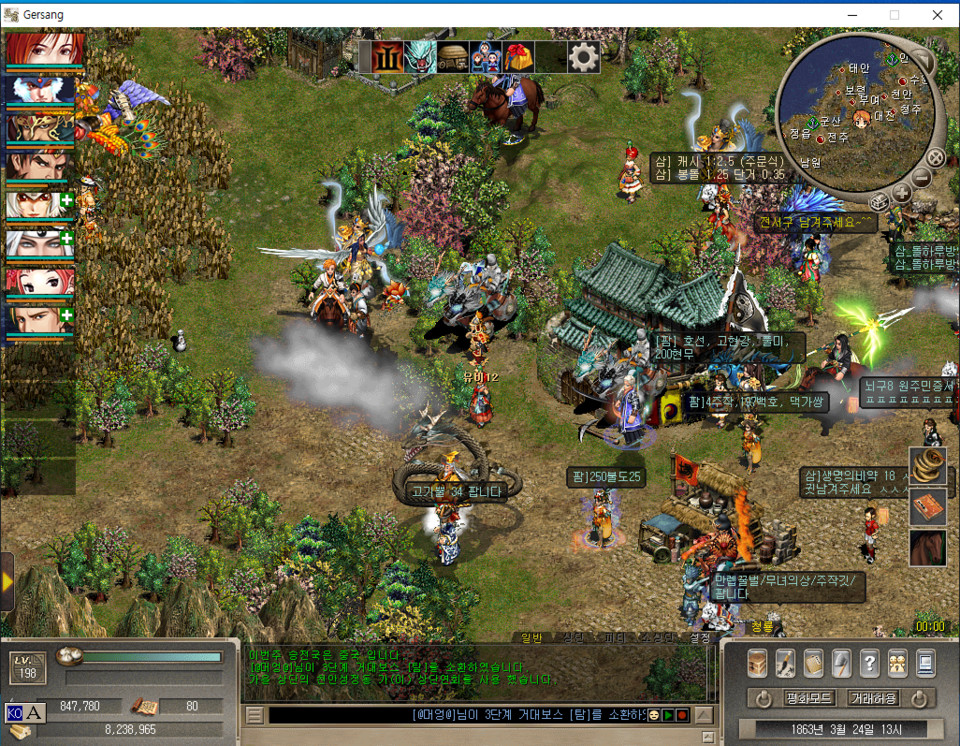Switch to the 일반 chat tab
This screenshot has height=746, width=960.
530,638
